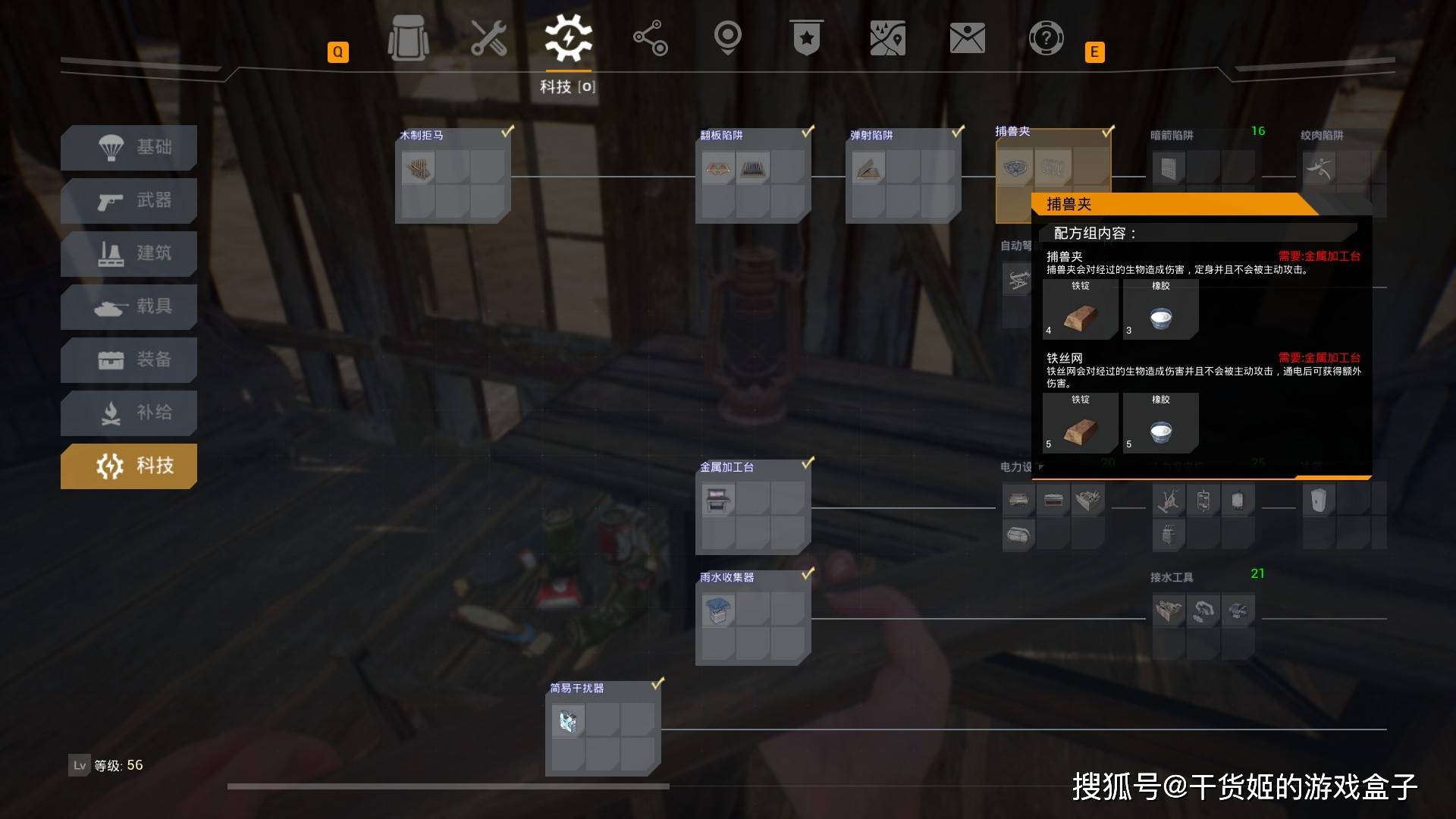Choose the 金属加工台 tech node
1456x819 pixels.
pyautogui.click(x=753, y=508)
